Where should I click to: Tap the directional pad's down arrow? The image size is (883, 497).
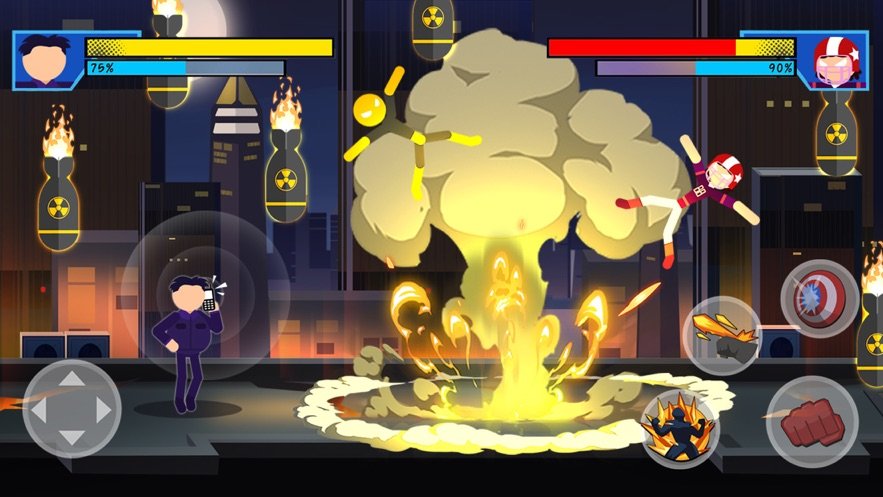pyautogui.click(x=72, y=438)
